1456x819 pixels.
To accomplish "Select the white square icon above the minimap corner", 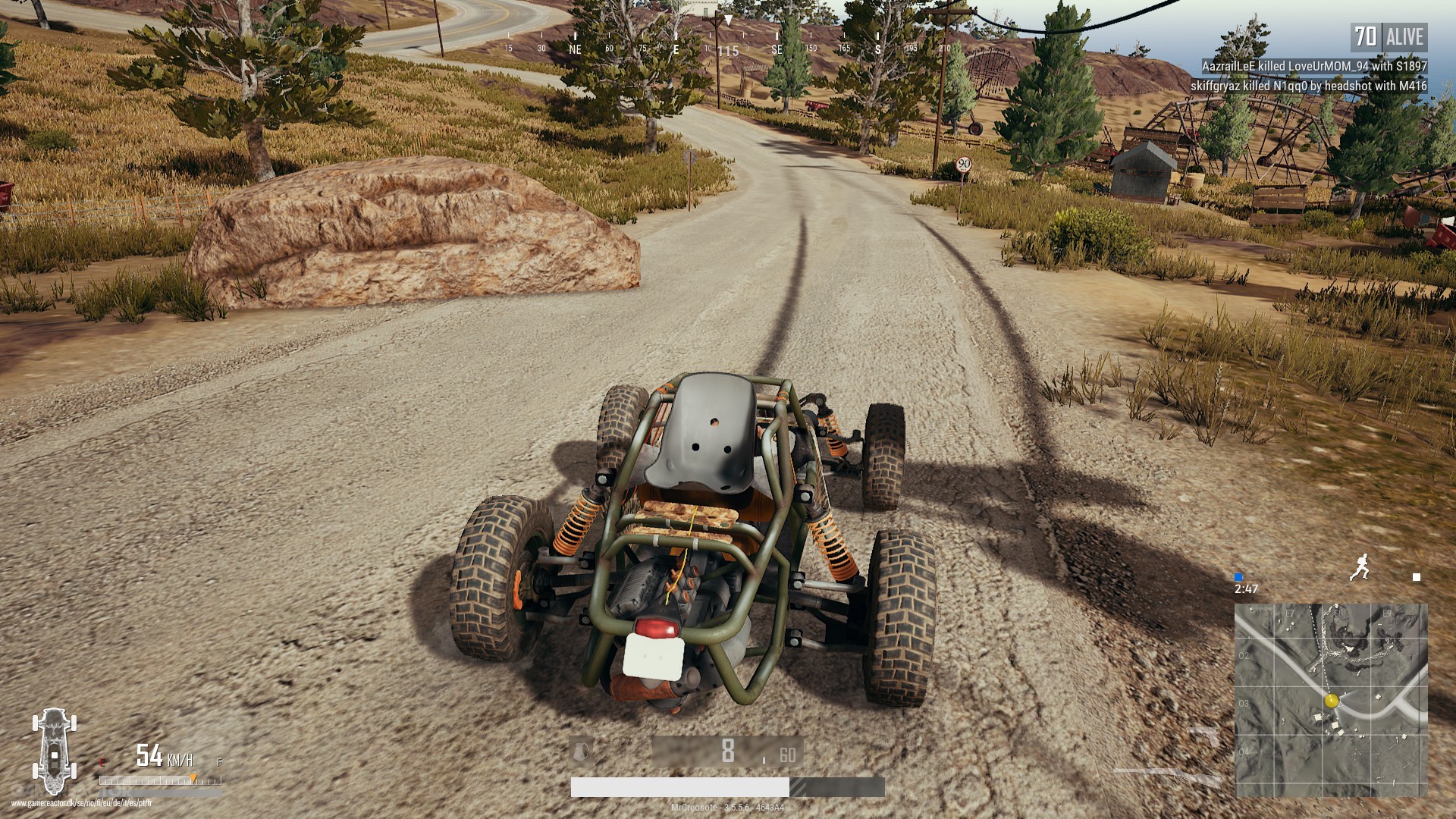I will pos(1417,576).
